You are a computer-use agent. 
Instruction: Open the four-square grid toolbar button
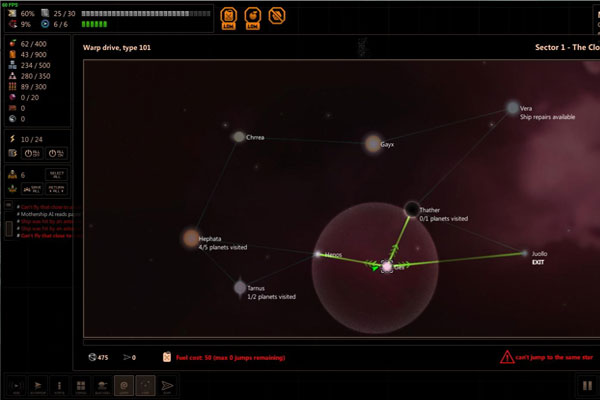click(80, 384)
